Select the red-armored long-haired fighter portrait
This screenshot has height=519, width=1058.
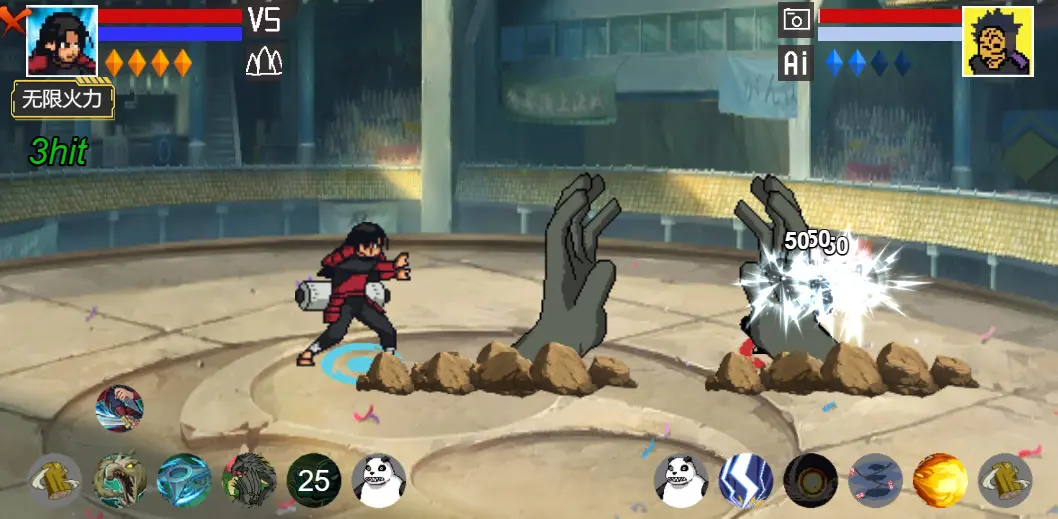pos(61,40)
